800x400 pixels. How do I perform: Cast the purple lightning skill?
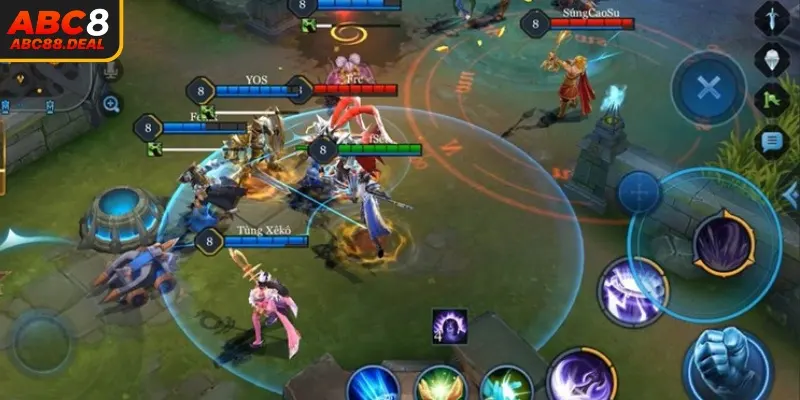coord(632,291)
